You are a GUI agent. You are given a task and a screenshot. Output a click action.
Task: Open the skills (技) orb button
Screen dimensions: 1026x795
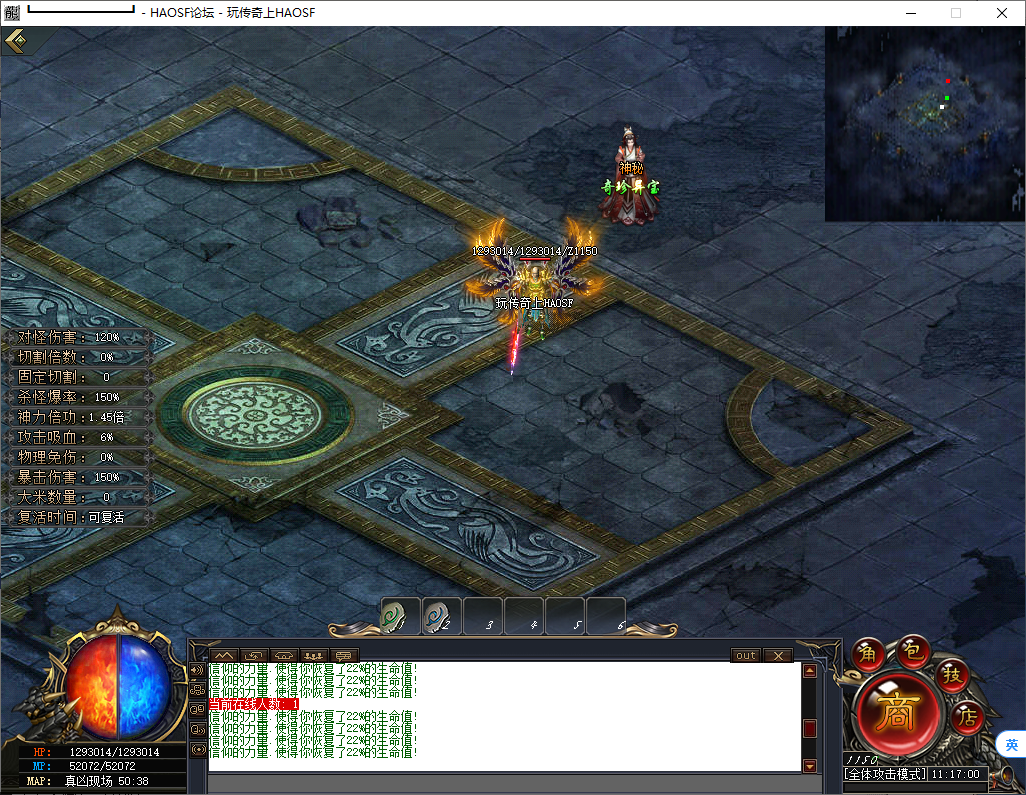coord(953,675)
